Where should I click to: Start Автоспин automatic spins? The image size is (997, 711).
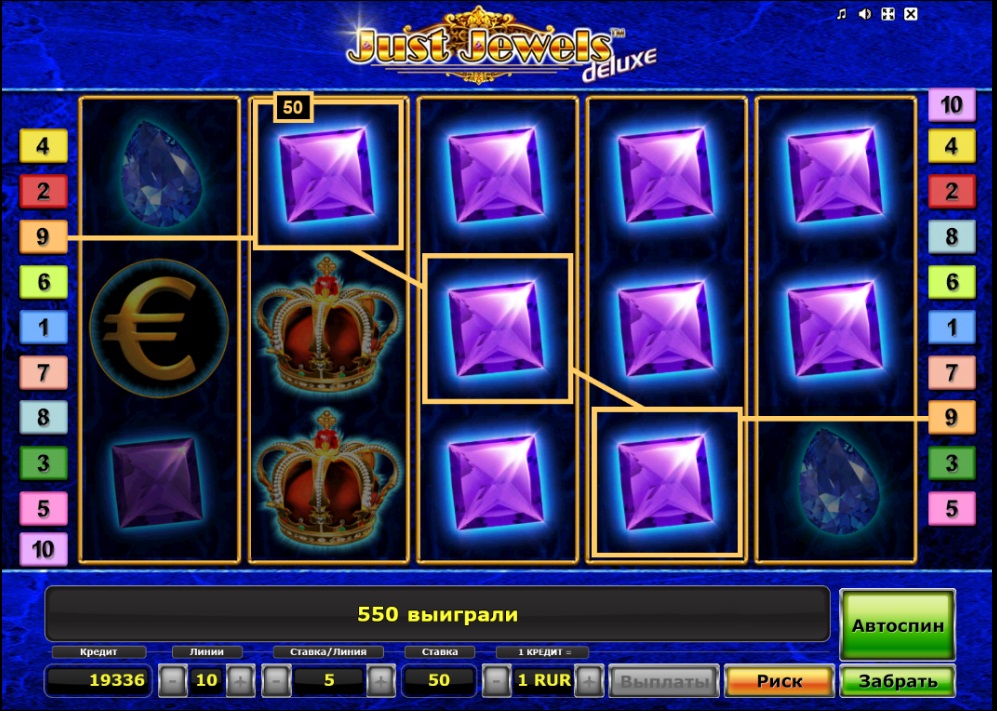(897, 625)
